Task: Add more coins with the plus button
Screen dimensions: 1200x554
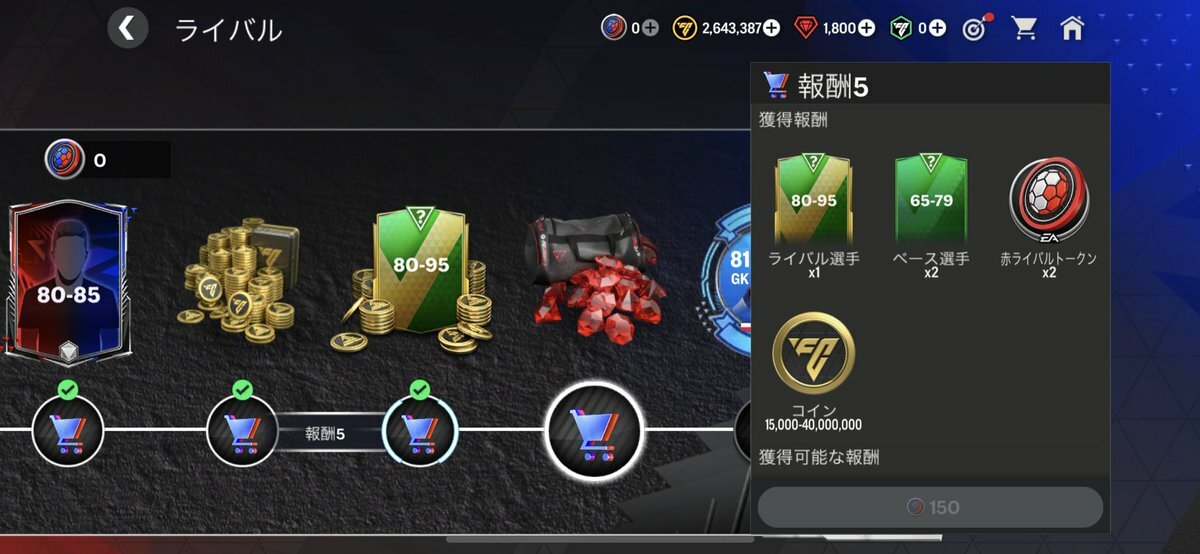Action: (771, 28)
